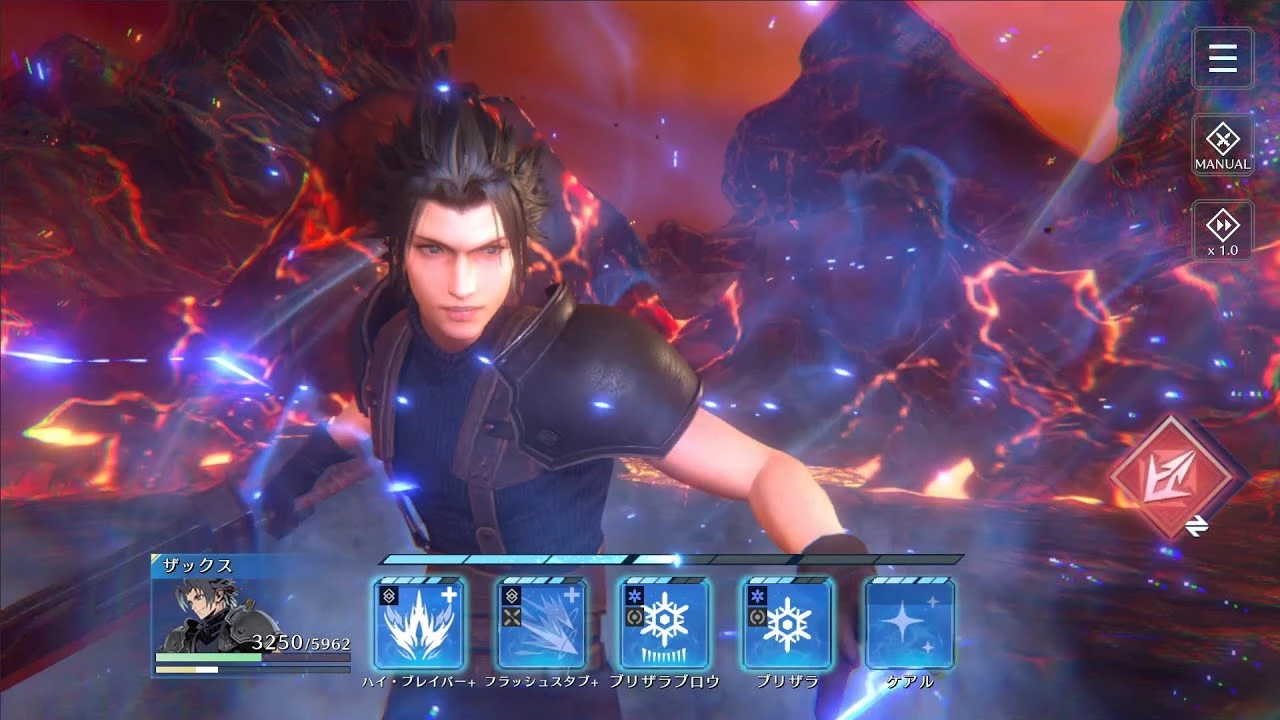Viewport: 1280px width, 720px height.
Task: Select the plus upgrade marker on ハイ・ブレイバー+
Action: click(451, 592)
